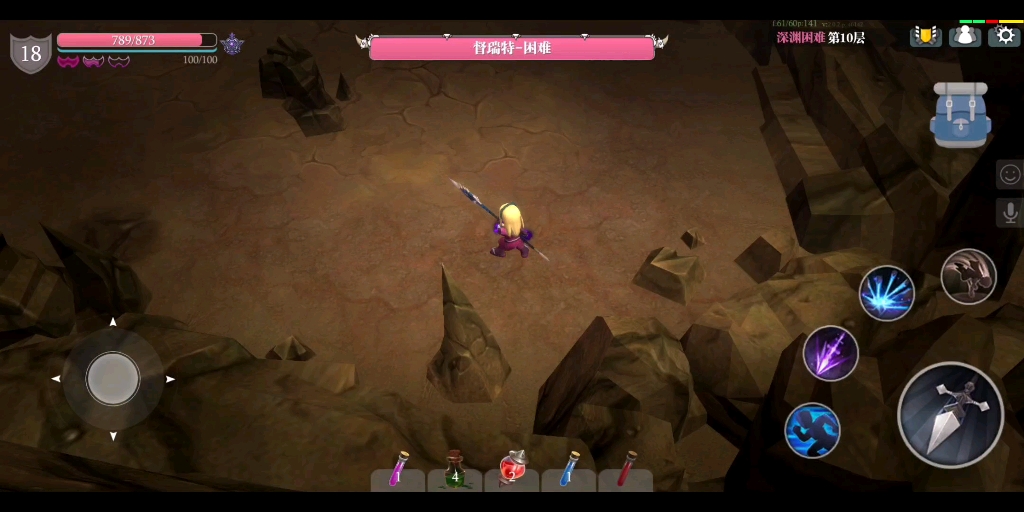Trigger the dodge roll skill
The width and height of the screenshot is (1024, 512).
968,277
